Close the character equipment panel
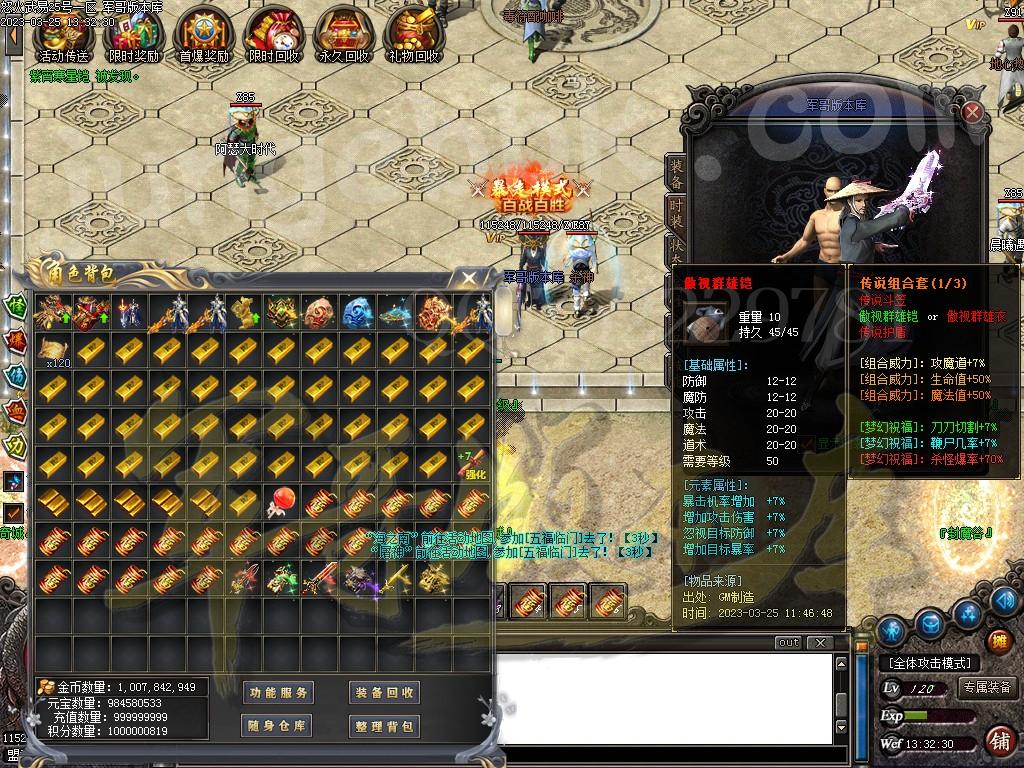1024x768 pixels. pyautogui.click(x=972, y=112)
